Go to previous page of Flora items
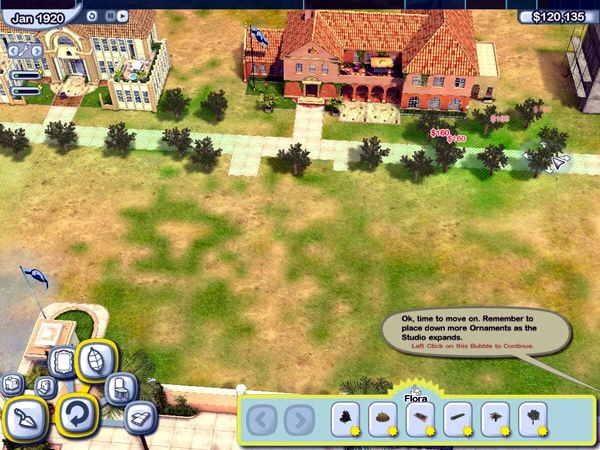Image resolution: width=600 pixels, height=450 pixels. tap(263, 419)
